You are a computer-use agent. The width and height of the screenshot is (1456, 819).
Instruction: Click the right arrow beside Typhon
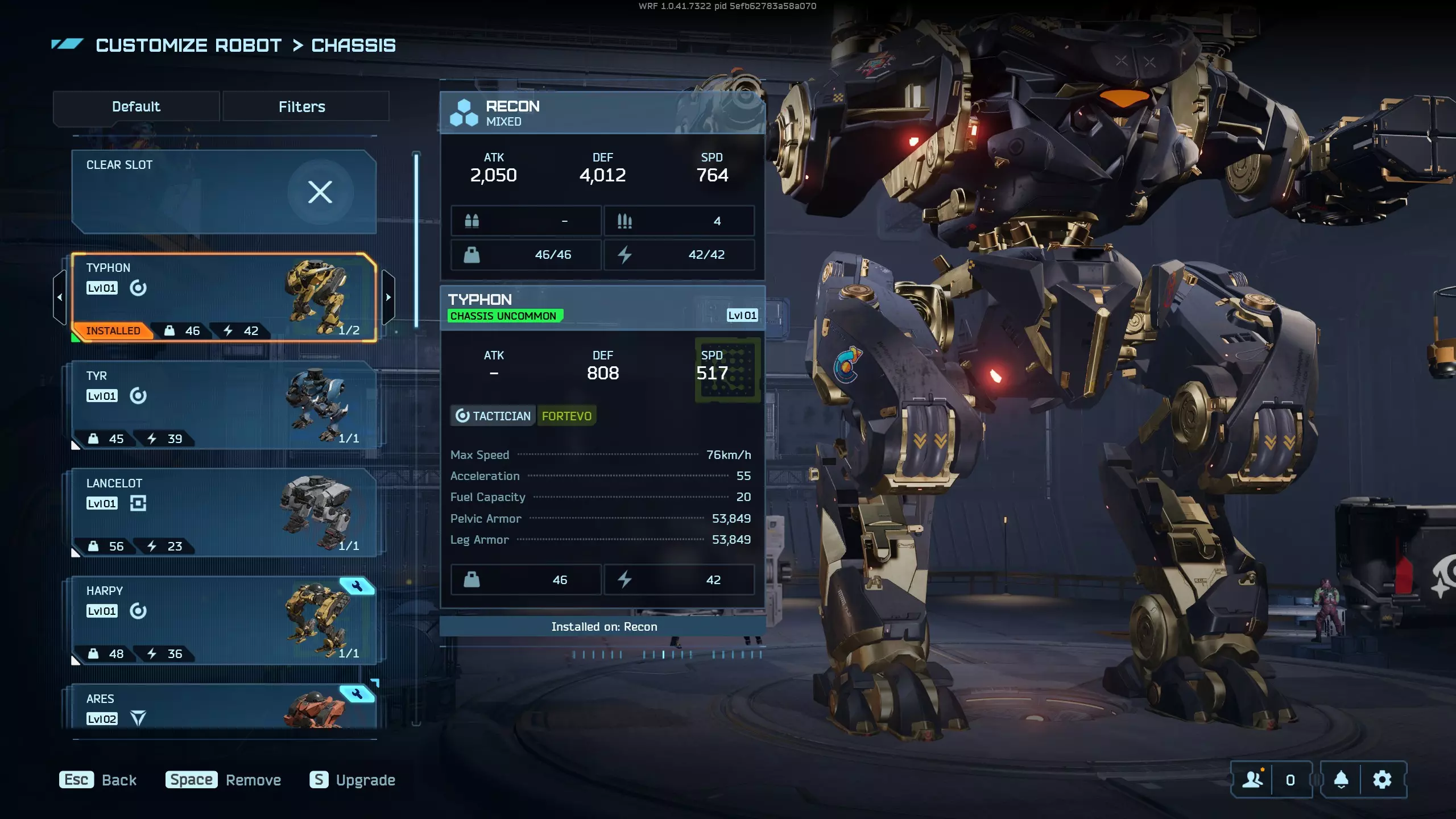[x=388, y=297]
